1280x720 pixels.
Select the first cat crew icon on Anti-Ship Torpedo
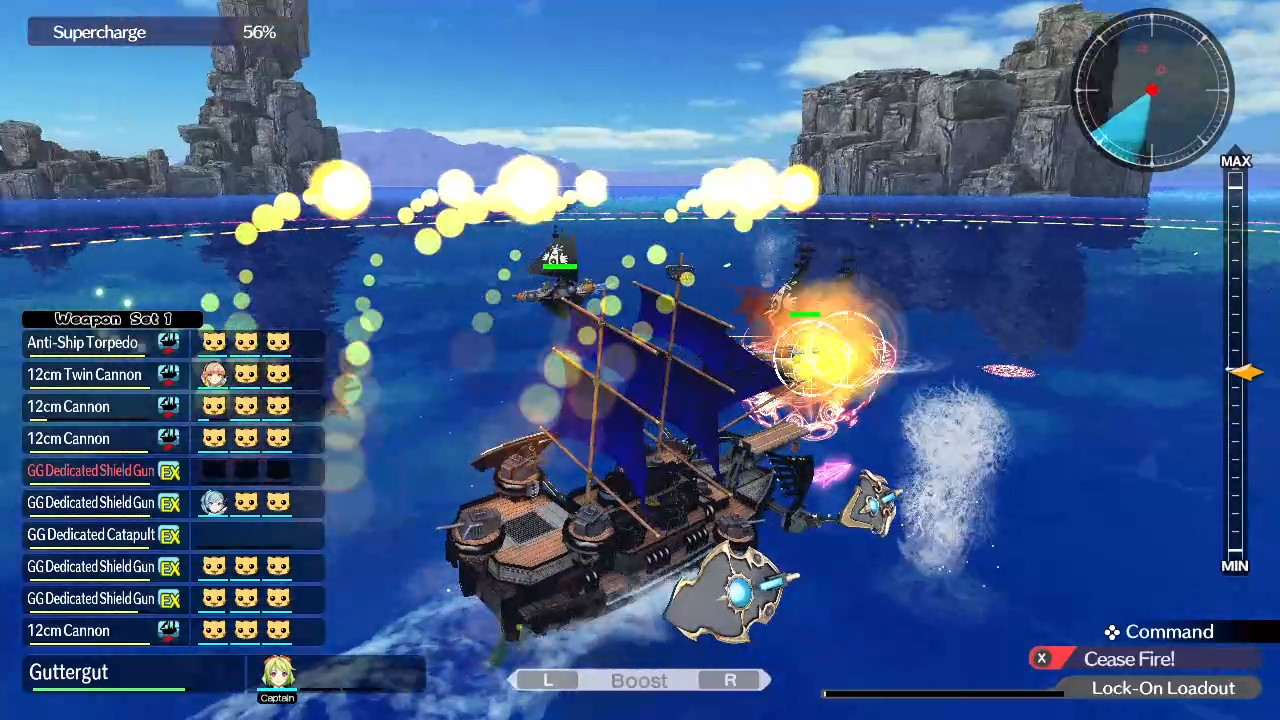tap(214, 343)
